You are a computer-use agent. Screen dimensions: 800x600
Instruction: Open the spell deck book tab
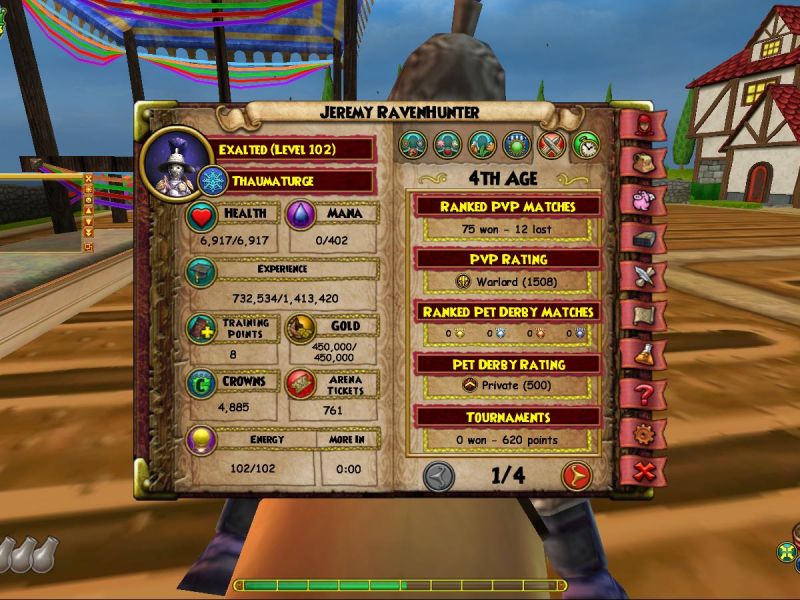(643, 237)
